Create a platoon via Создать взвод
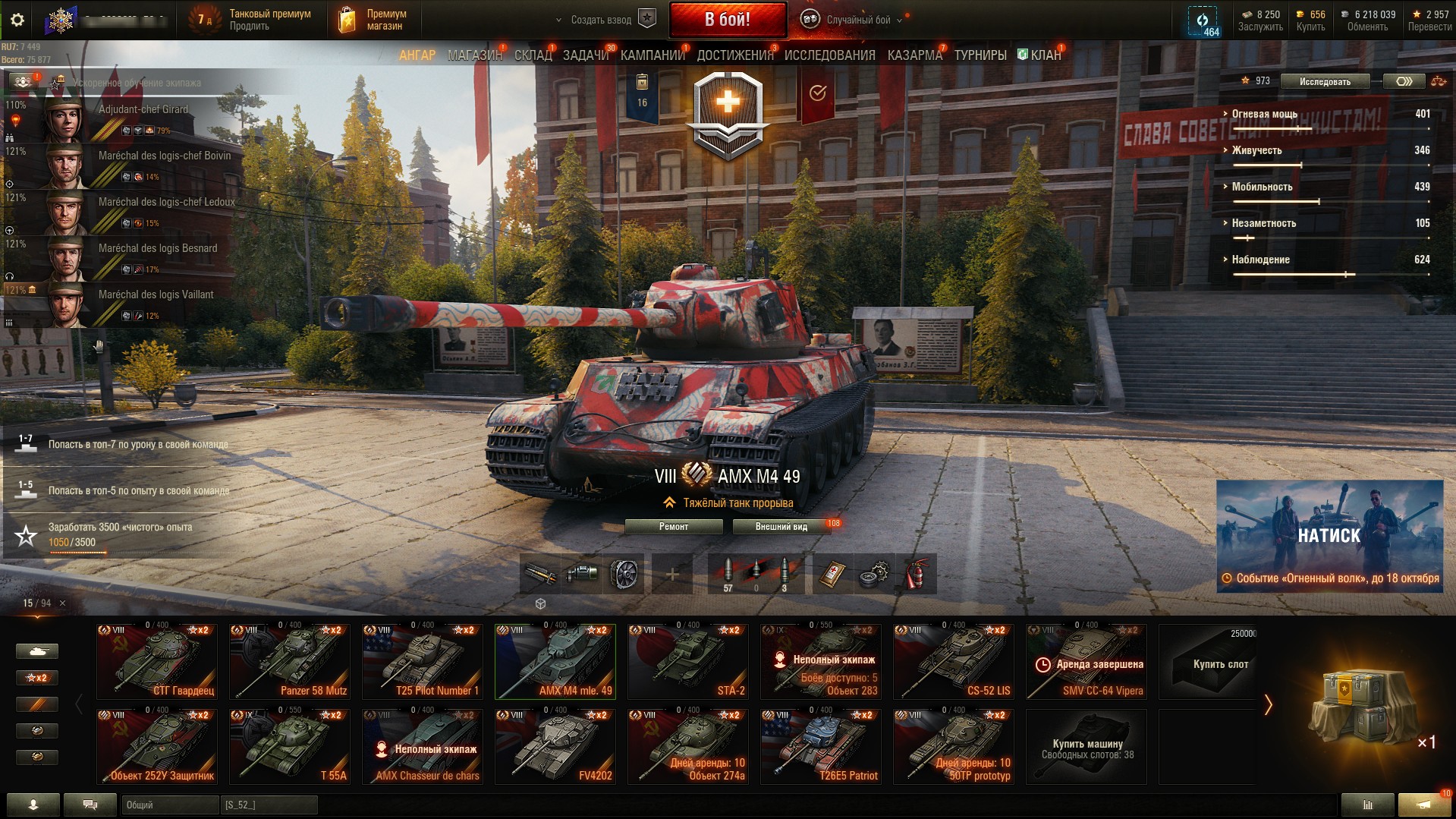 coord(605,20)
